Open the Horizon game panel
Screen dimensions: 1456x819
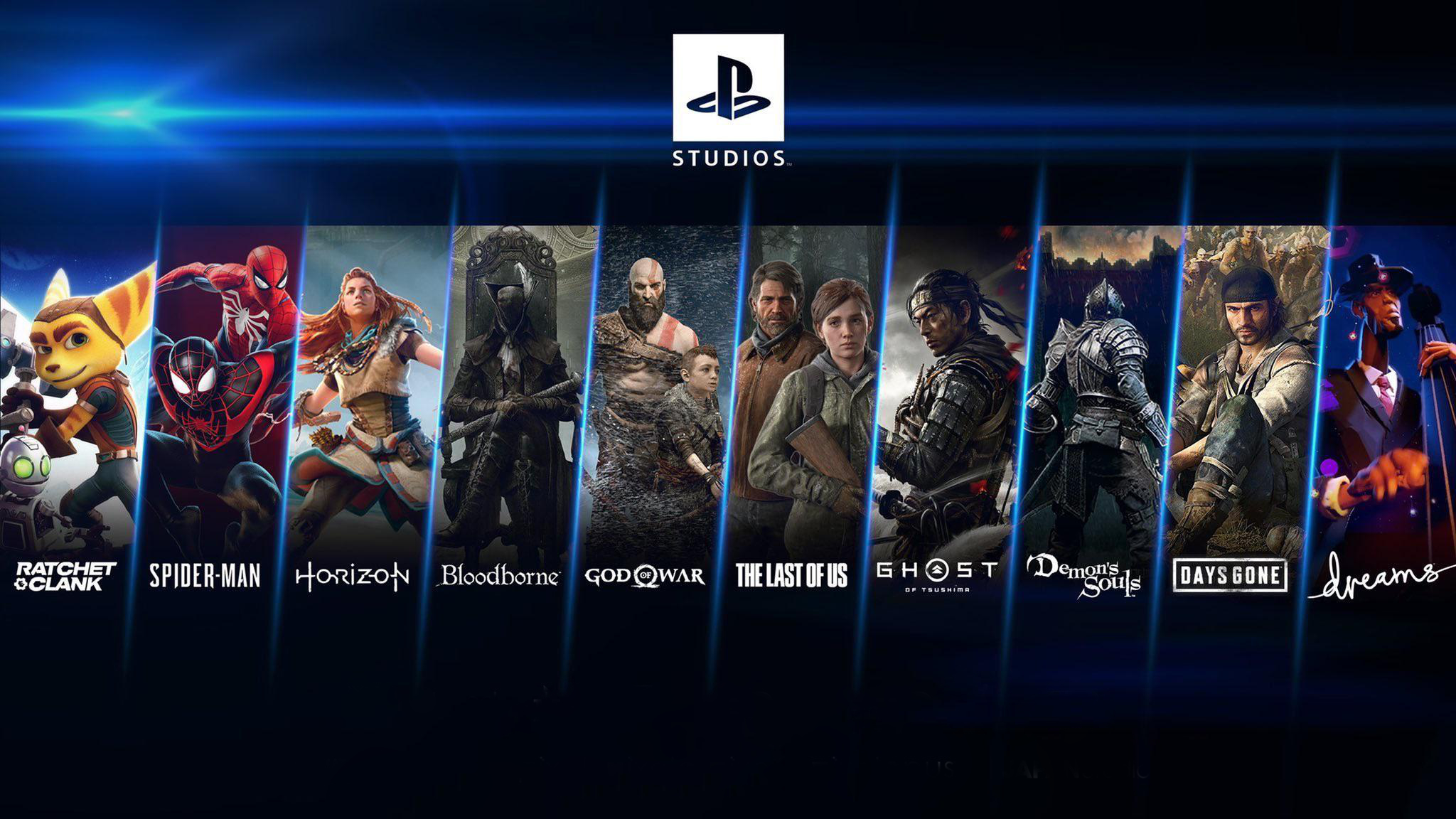click(366, 398)
